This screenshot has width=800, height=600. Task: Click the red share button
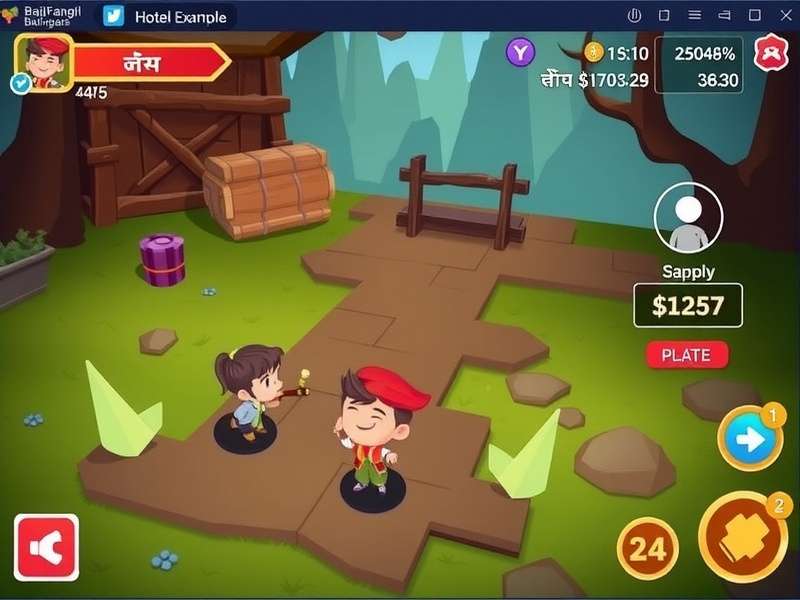coord(46,547)
